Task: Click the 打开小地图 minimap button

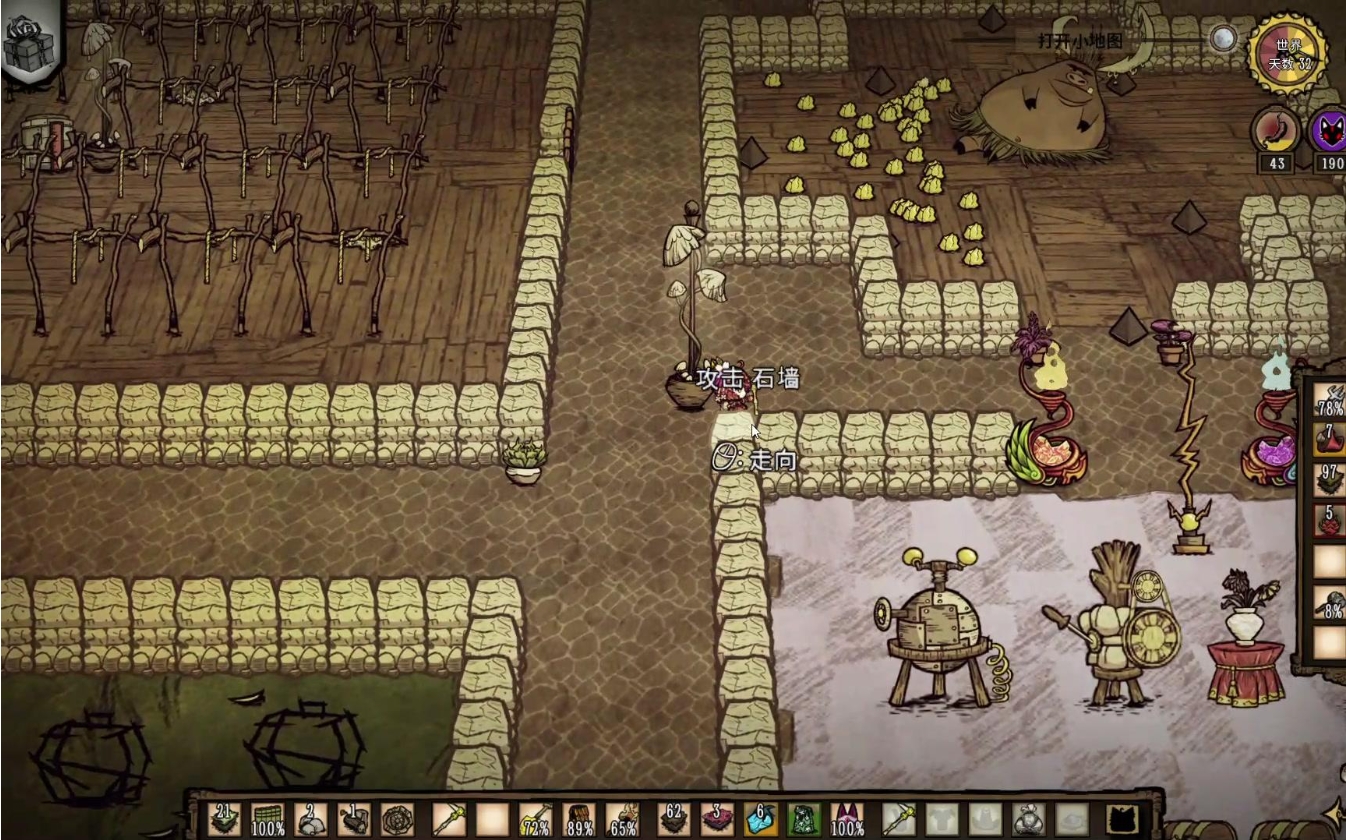Action: (1080, 41)
